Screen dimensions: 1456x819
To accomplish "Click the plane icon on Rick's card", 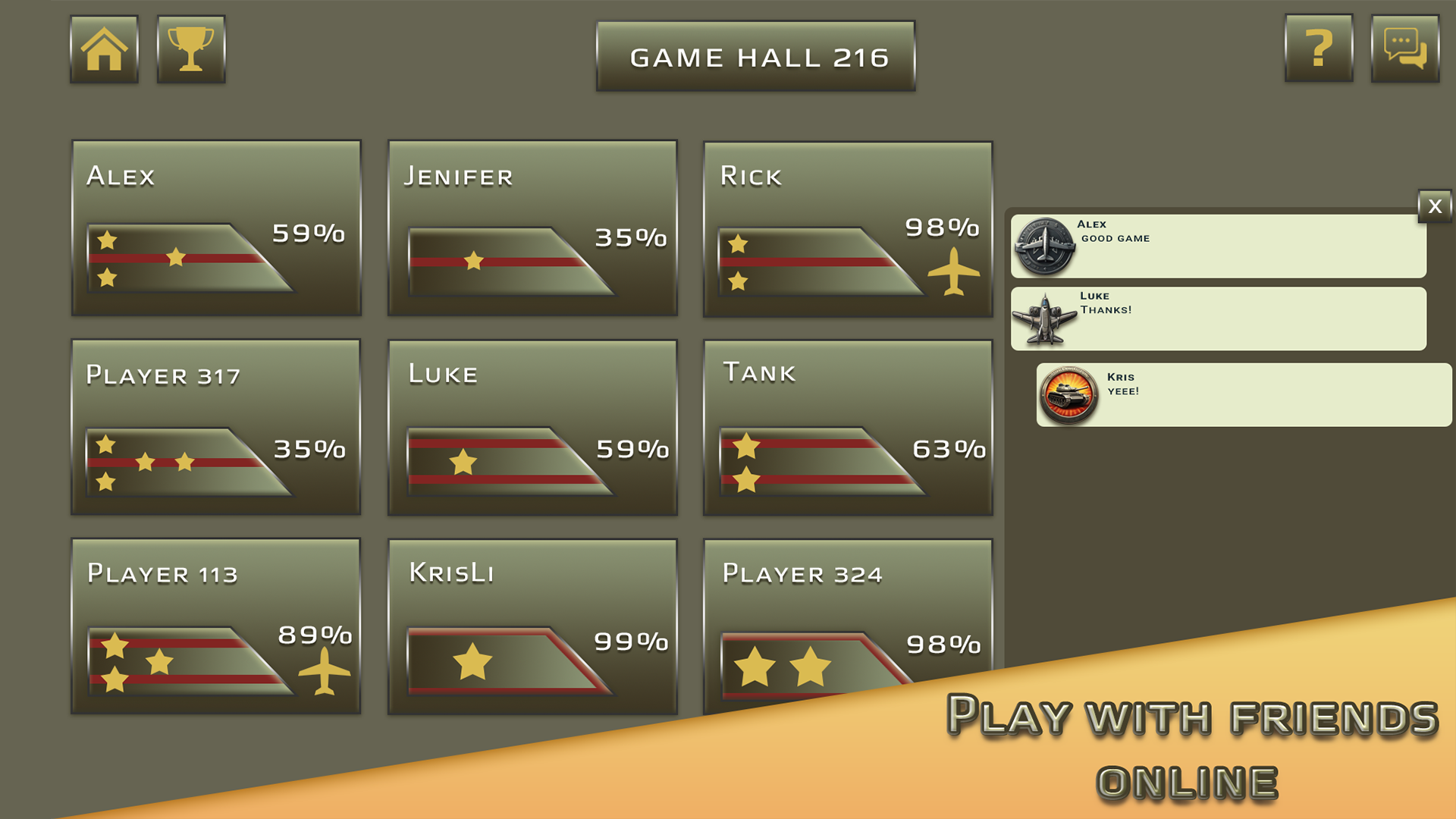I will point(954,269).
